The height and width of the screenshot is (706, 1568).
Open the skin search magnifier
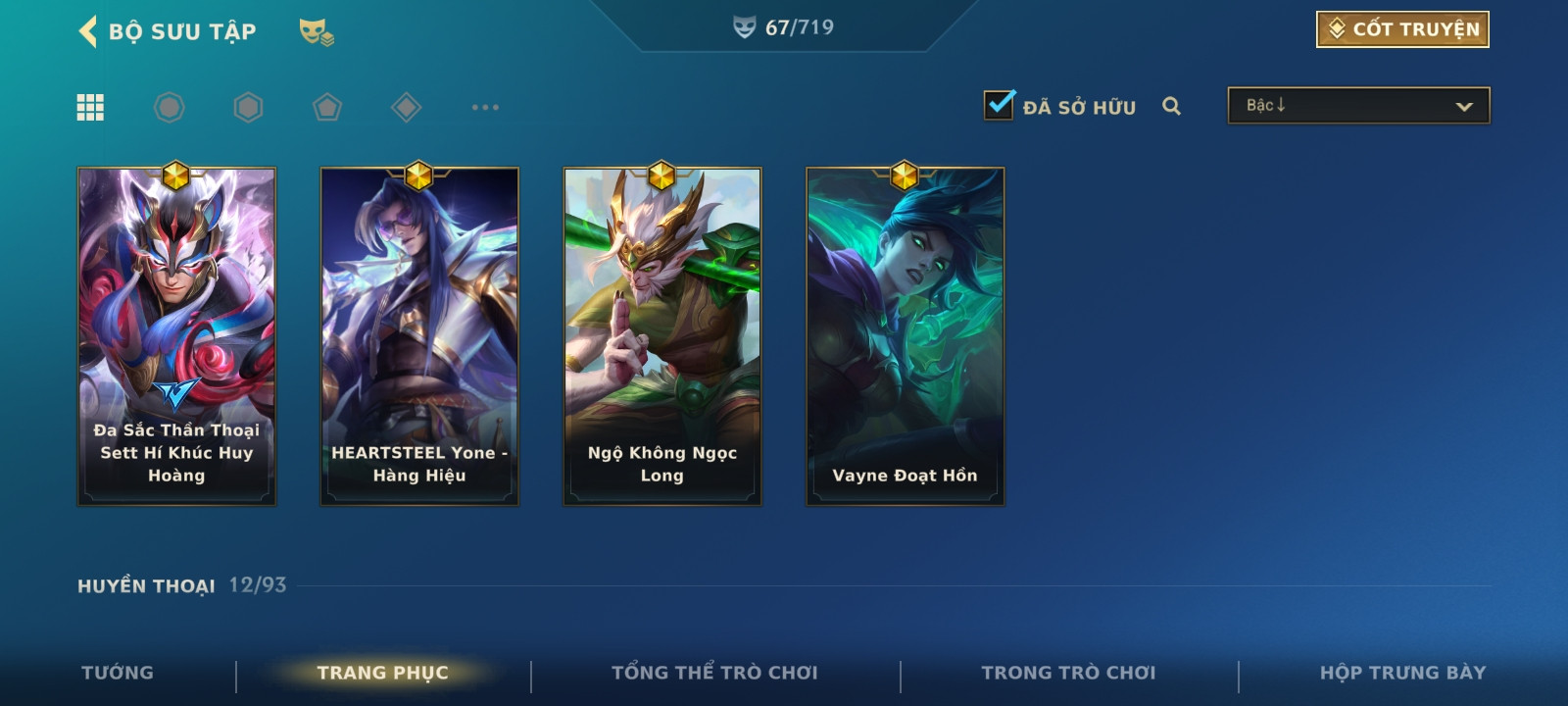pos(1171,106)
